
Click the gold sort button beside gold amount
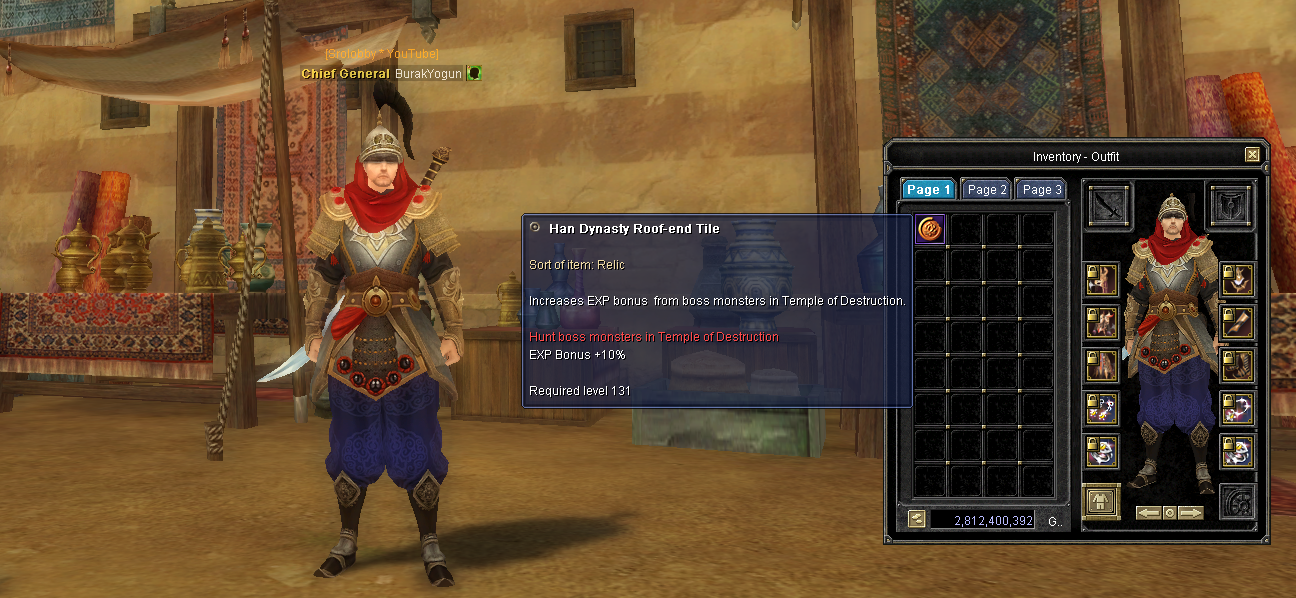click(x=916, y=519)
